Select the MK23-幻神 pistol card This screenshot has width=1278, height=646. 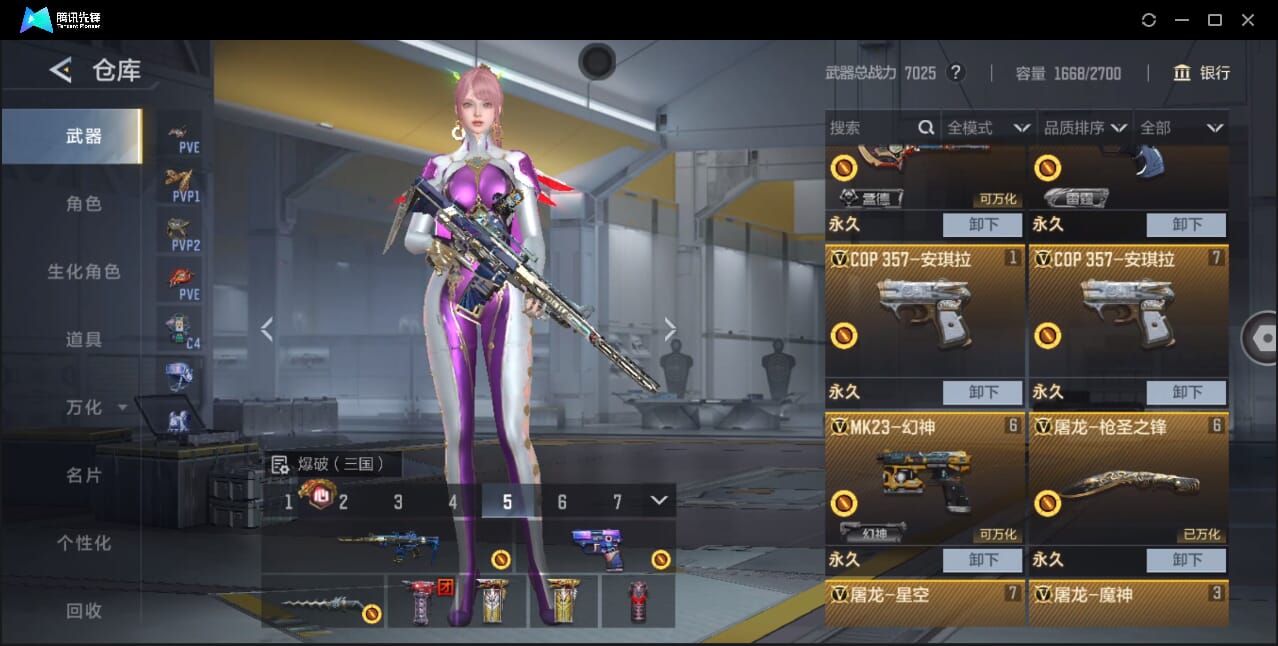924,478
